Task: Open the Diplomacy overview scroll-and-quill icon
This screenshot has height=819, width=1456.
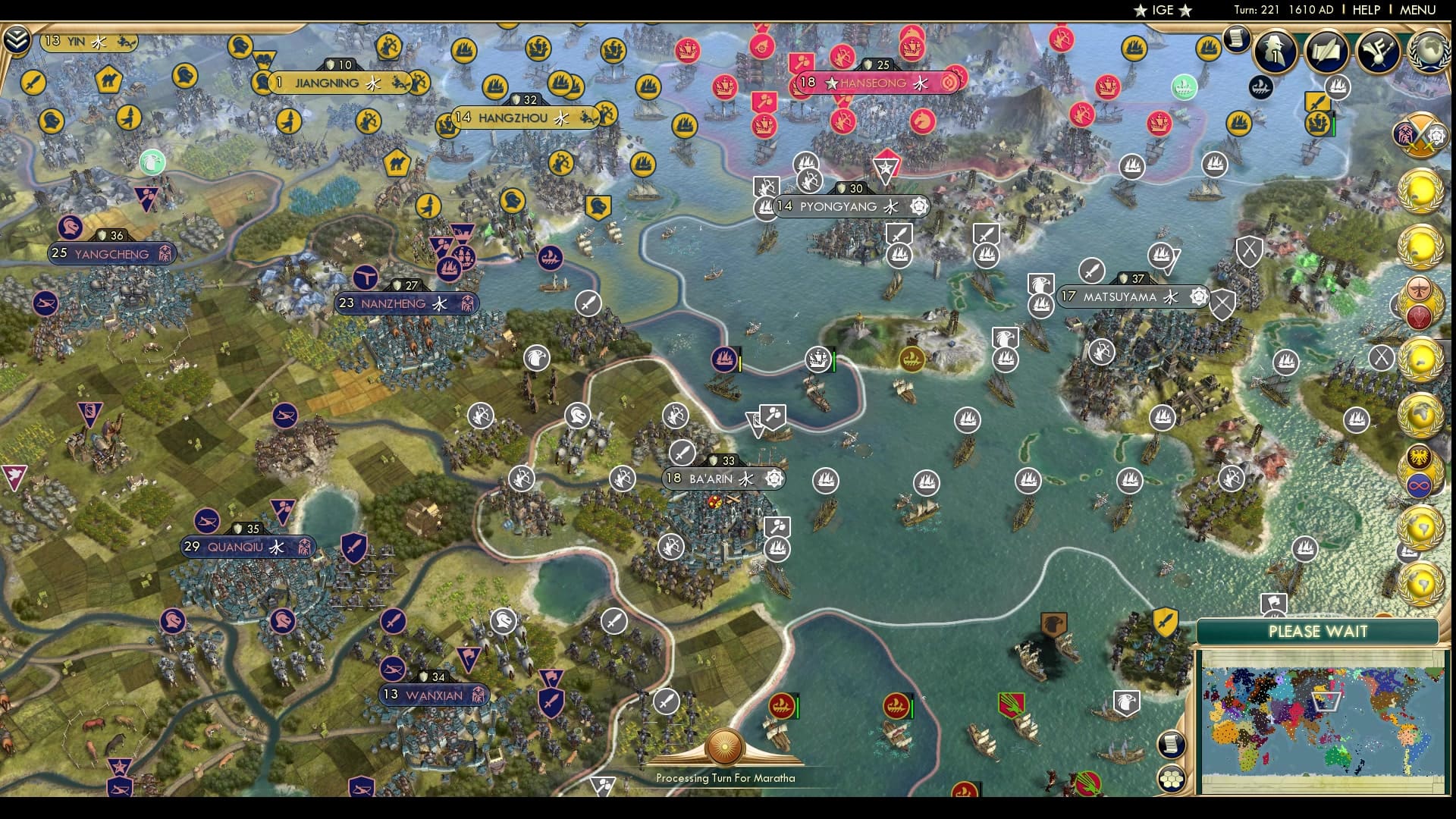Action: pos(1327,53)
